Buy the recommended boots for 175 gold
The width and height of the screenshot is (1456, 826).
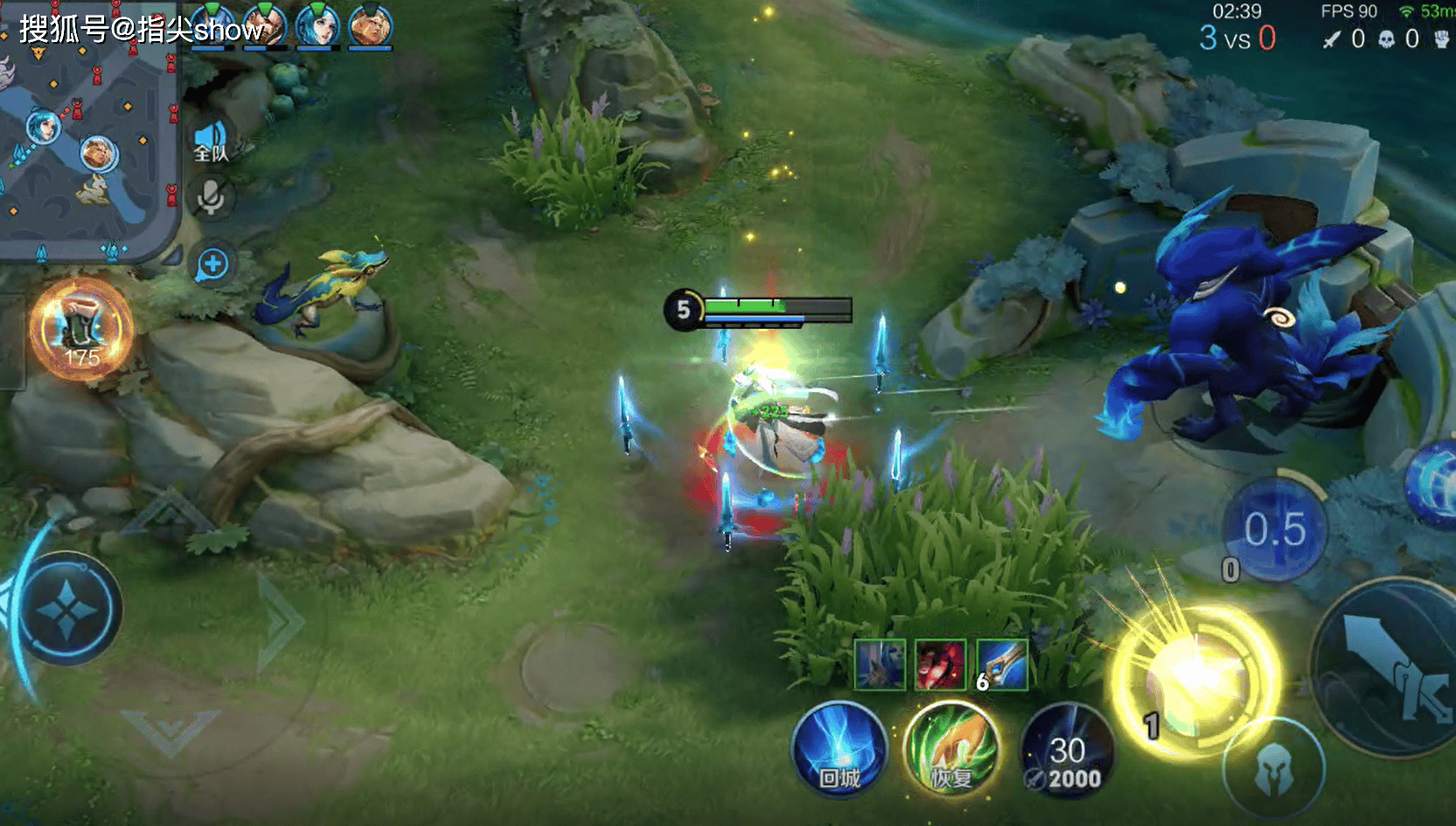[x=81, y=330]
